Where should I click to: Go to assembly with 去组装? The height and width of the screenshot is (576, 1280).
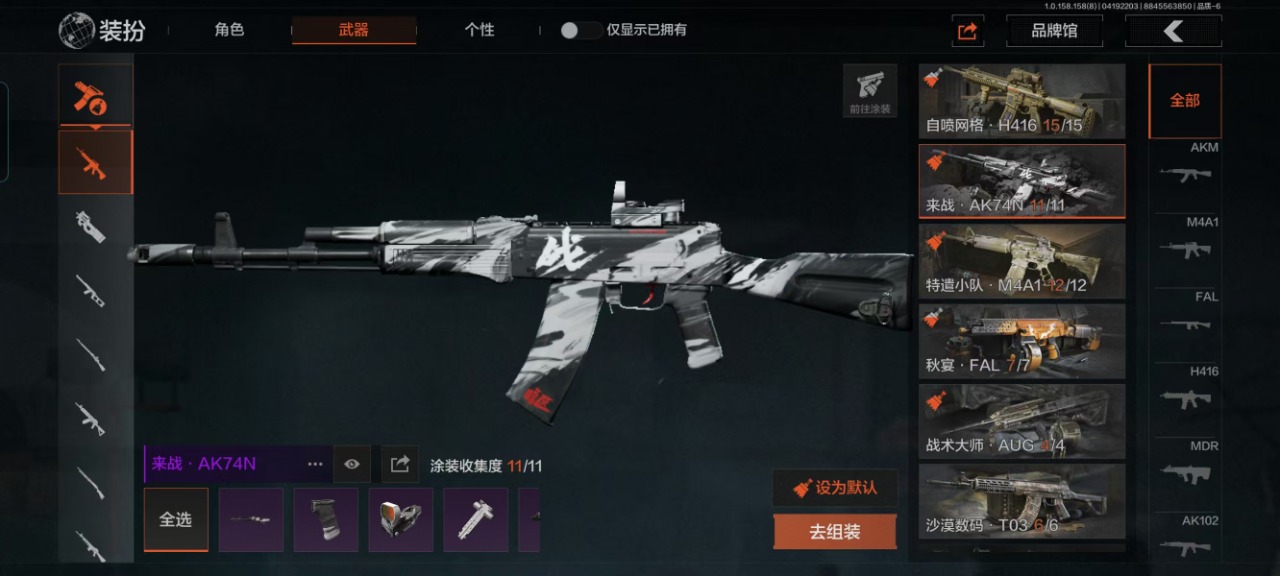(x=835, y=532)
